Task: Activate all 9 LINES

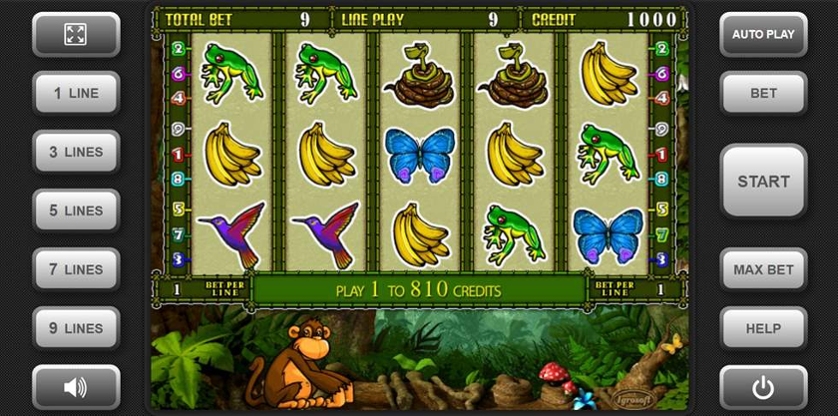Action: (76, 328)
